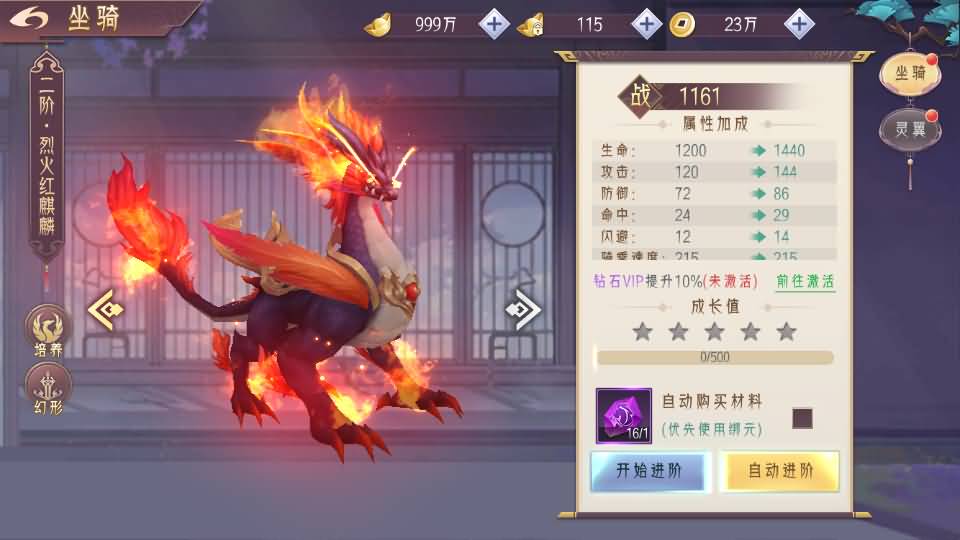960x540 pixels.
Task: Select the purple advancement material icon
Action: (x=624, y=416)
